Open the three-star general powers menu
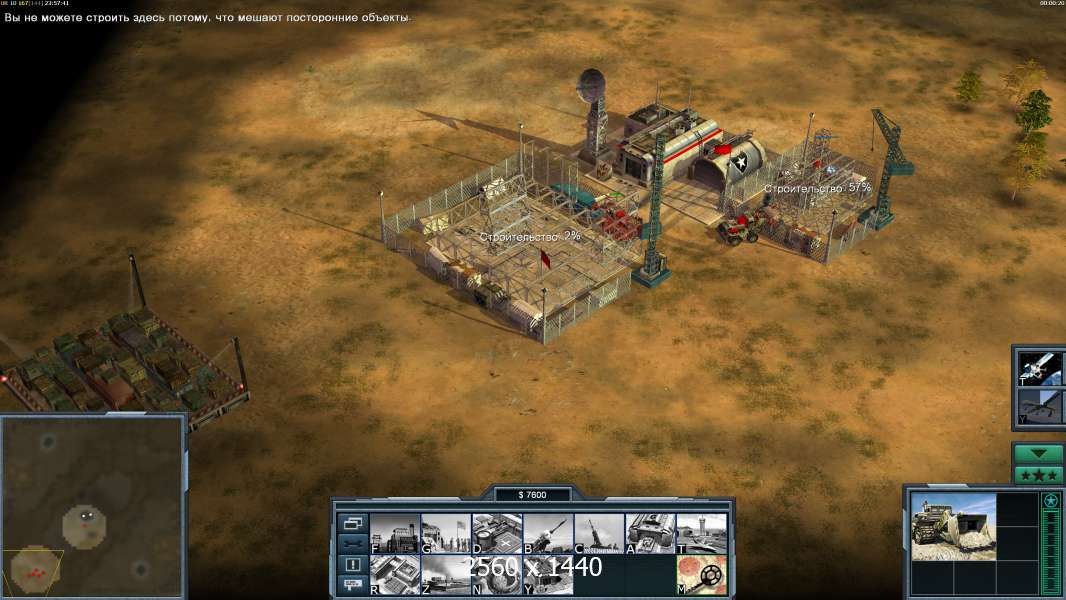Viewport: 1066px width, 600px height. (x=1038, y=474)
